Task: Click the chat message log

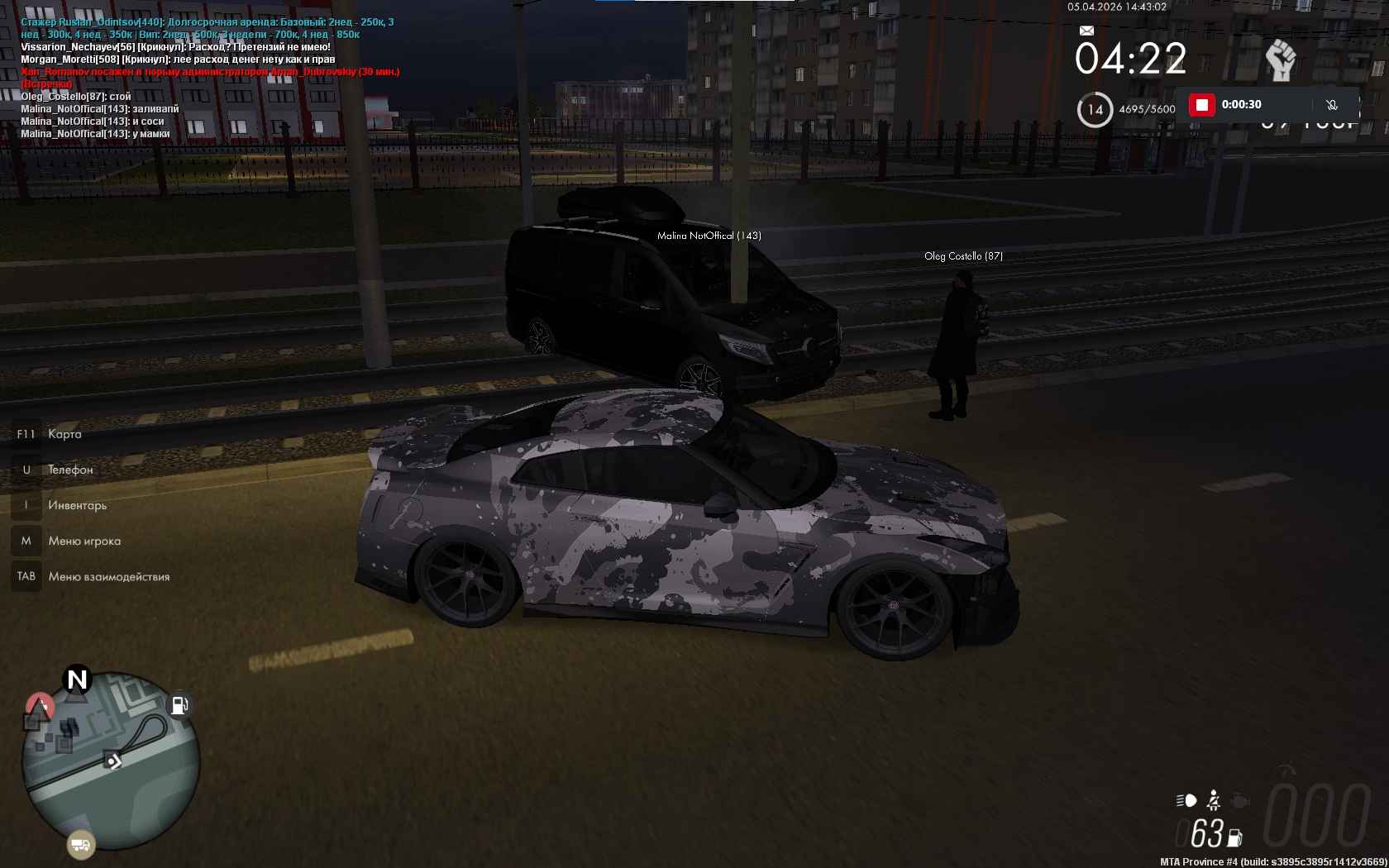Action: point(207,78)
